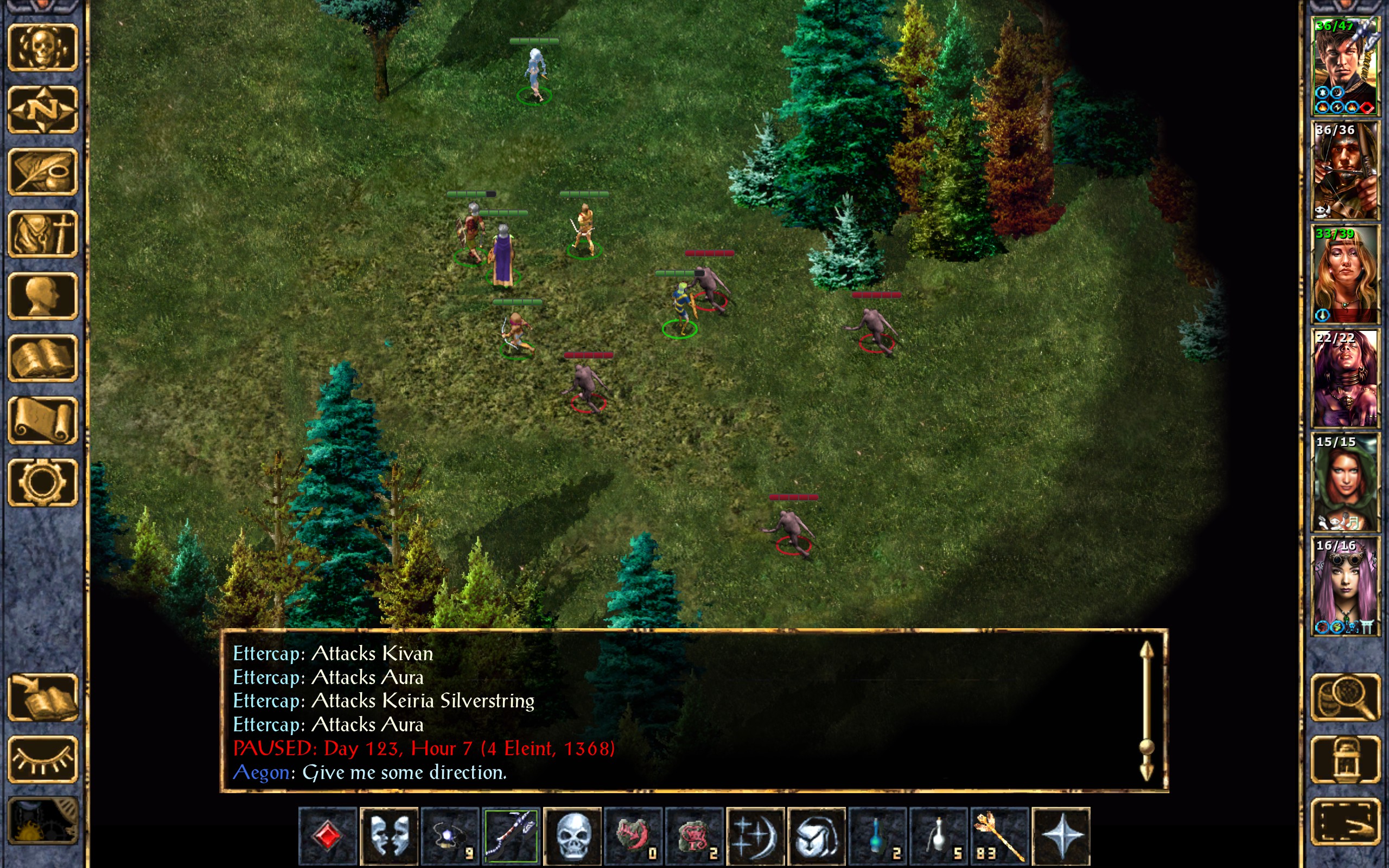
Task: Select the blonde woman portrait with 33/39 health
Action: click(x=1345, y=275)
